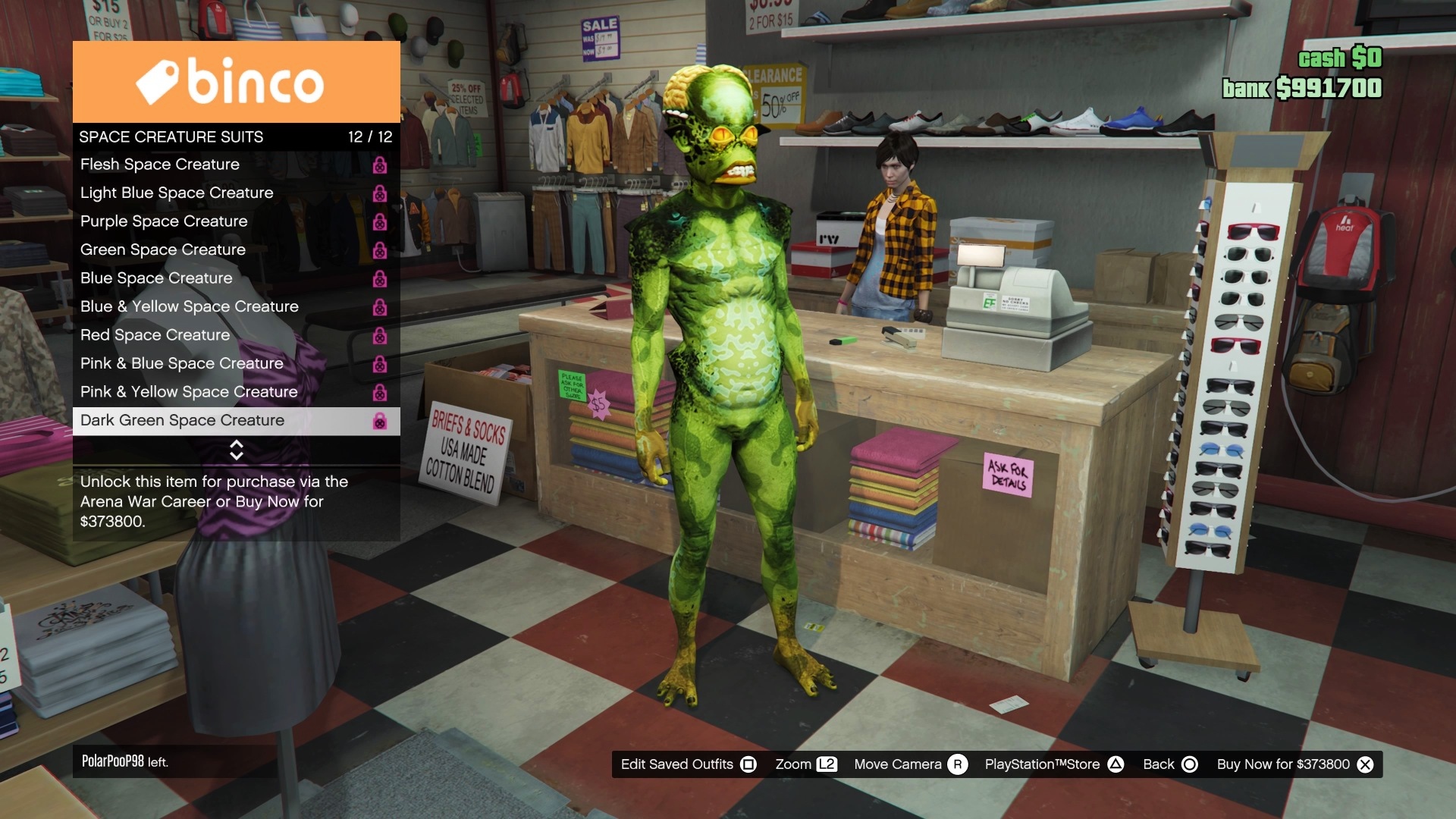Click the list scroll arrows below the suits
1456x819 pixels.
[236, 450]
